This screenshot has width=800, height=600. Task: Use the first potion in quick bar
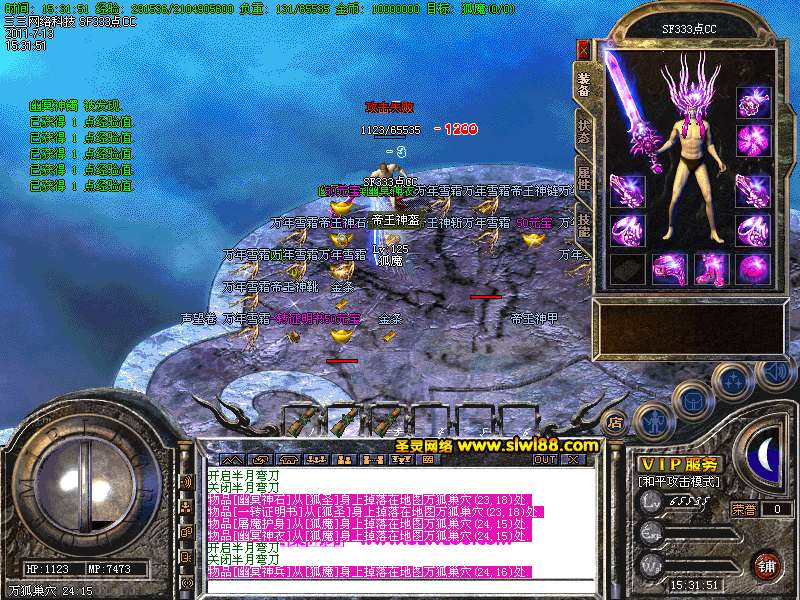tap(303, 420)
